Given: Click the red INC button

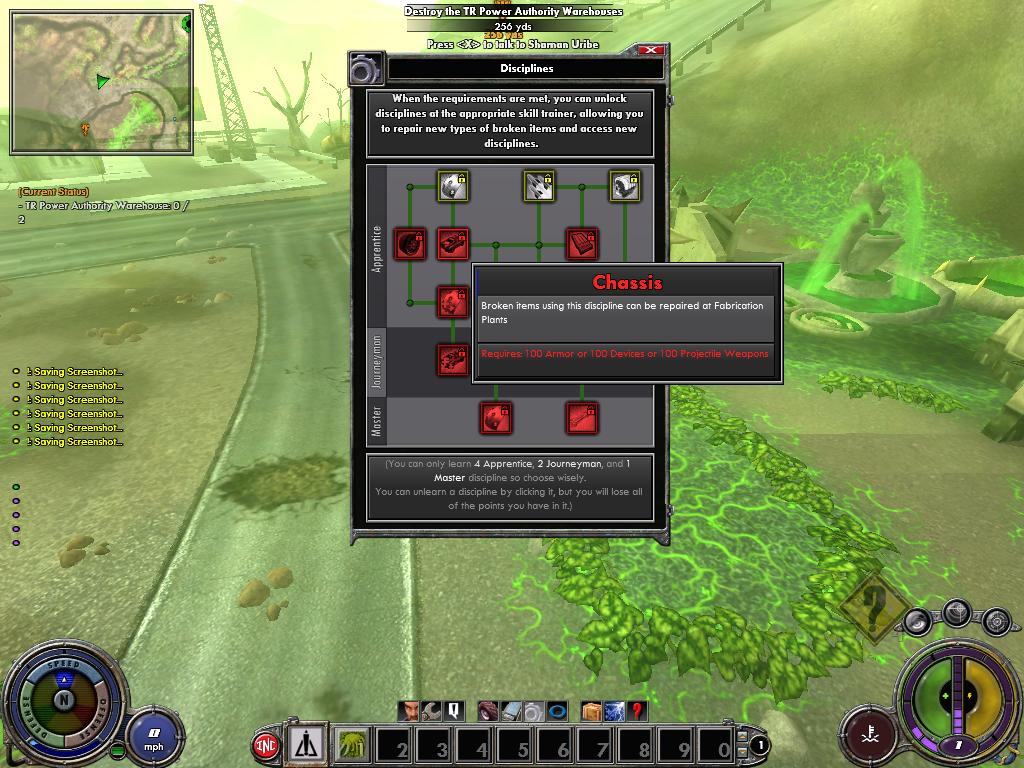Looking at the screenshot, I should [266, 745].
